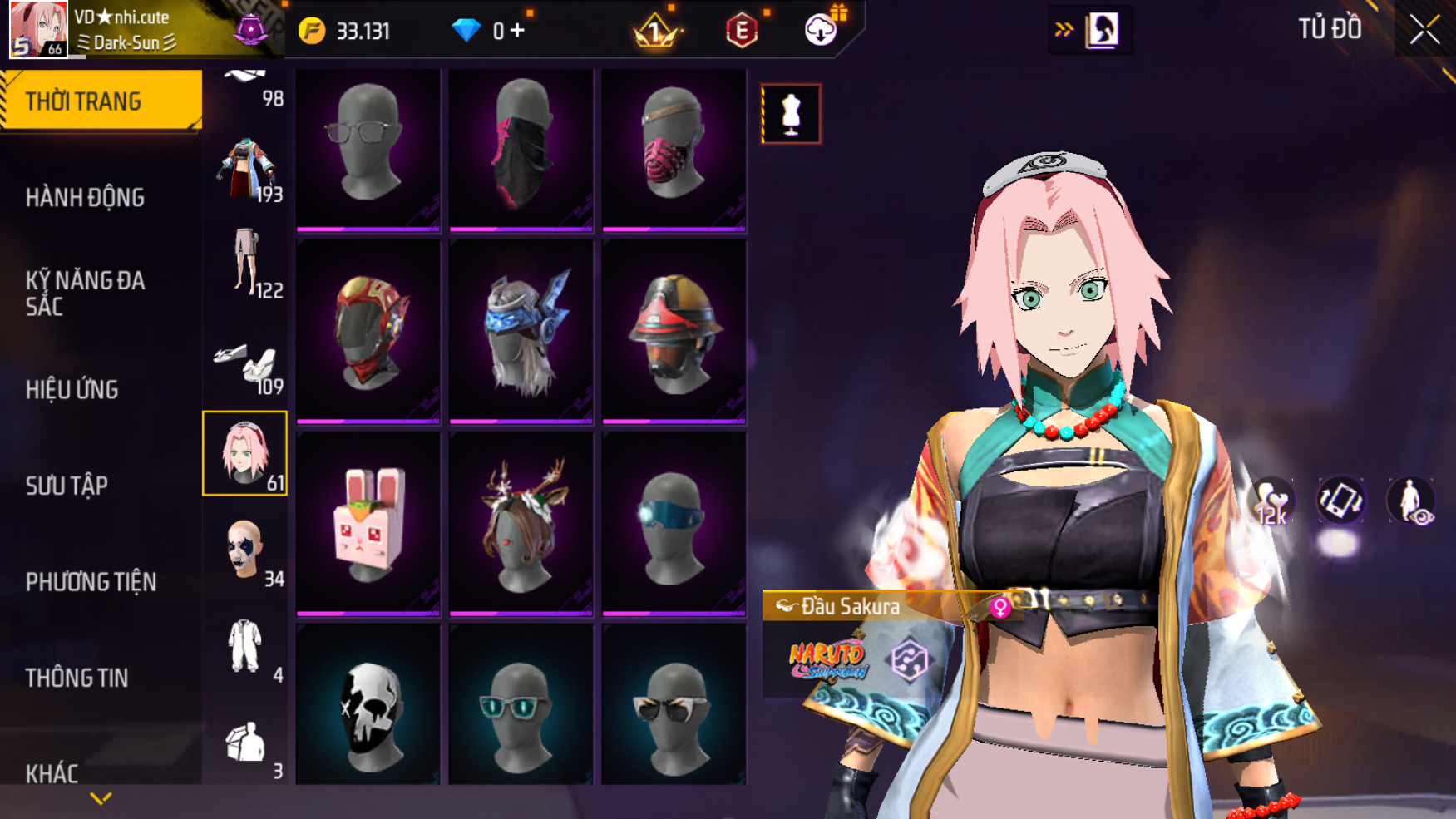Go to Phương Tiện tab
This screenshot has width=1456, height=819.
tap(91, 582)
